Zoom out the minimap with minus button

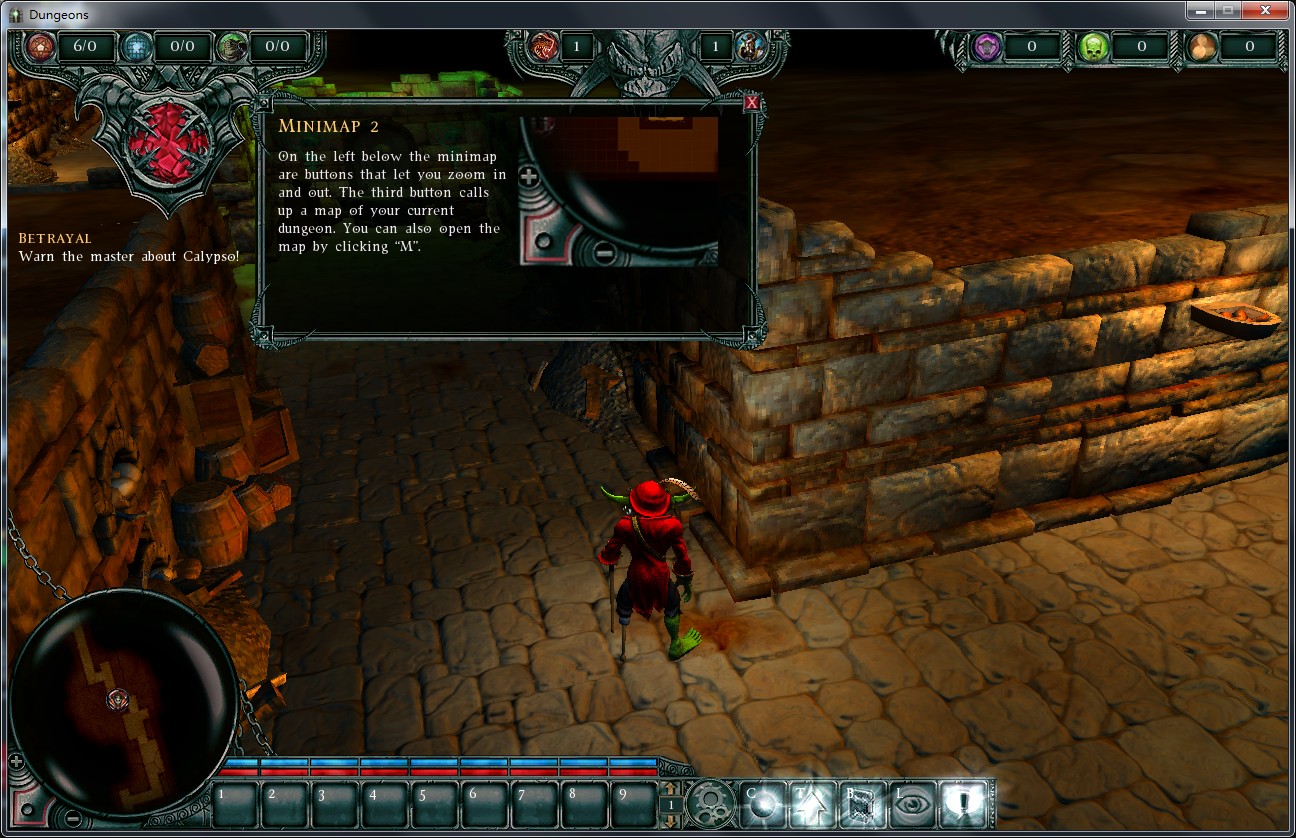[x=73, y=819]
